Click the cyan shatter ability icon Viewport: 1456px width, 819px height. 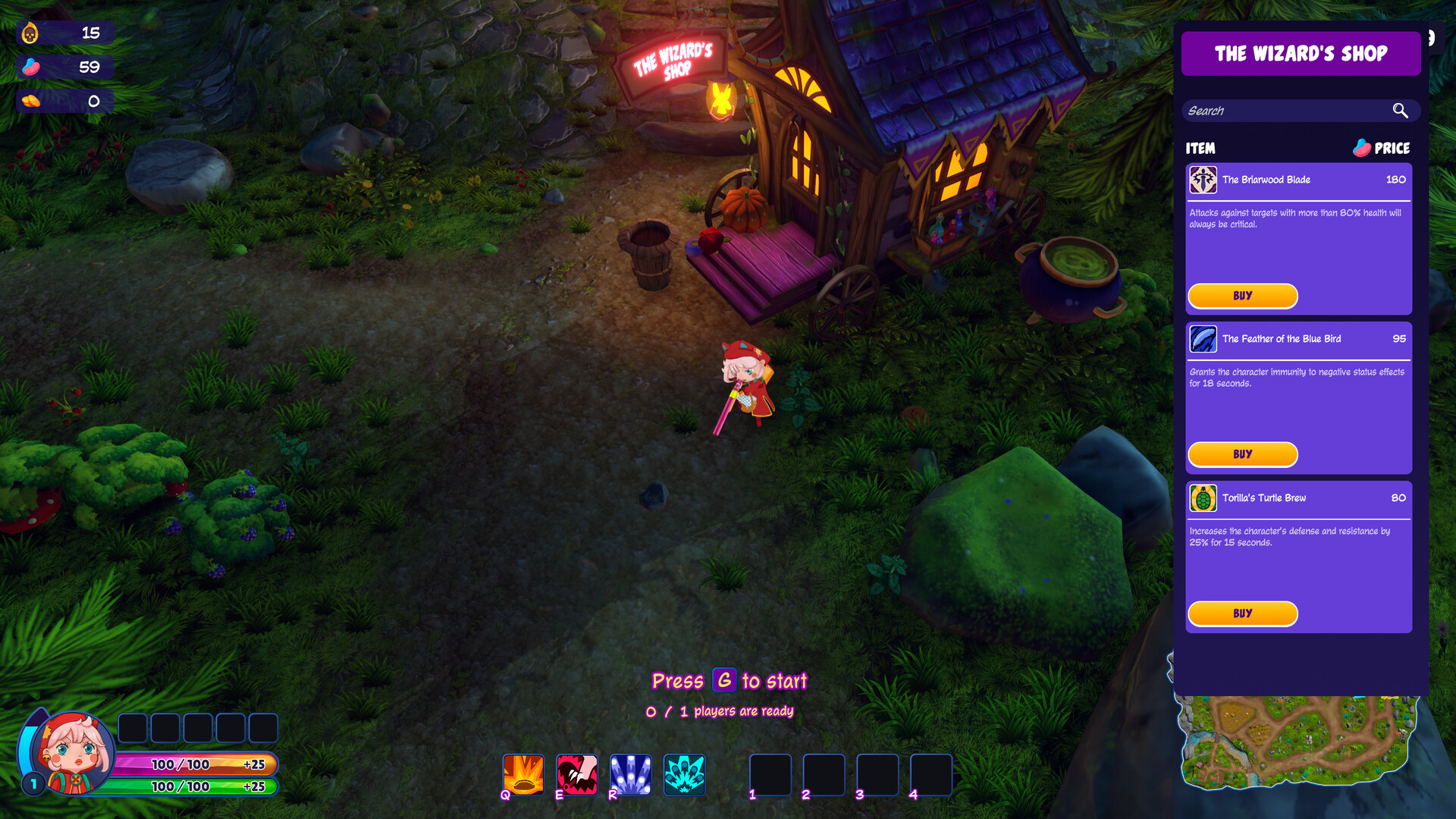click(x=684, y=774)
